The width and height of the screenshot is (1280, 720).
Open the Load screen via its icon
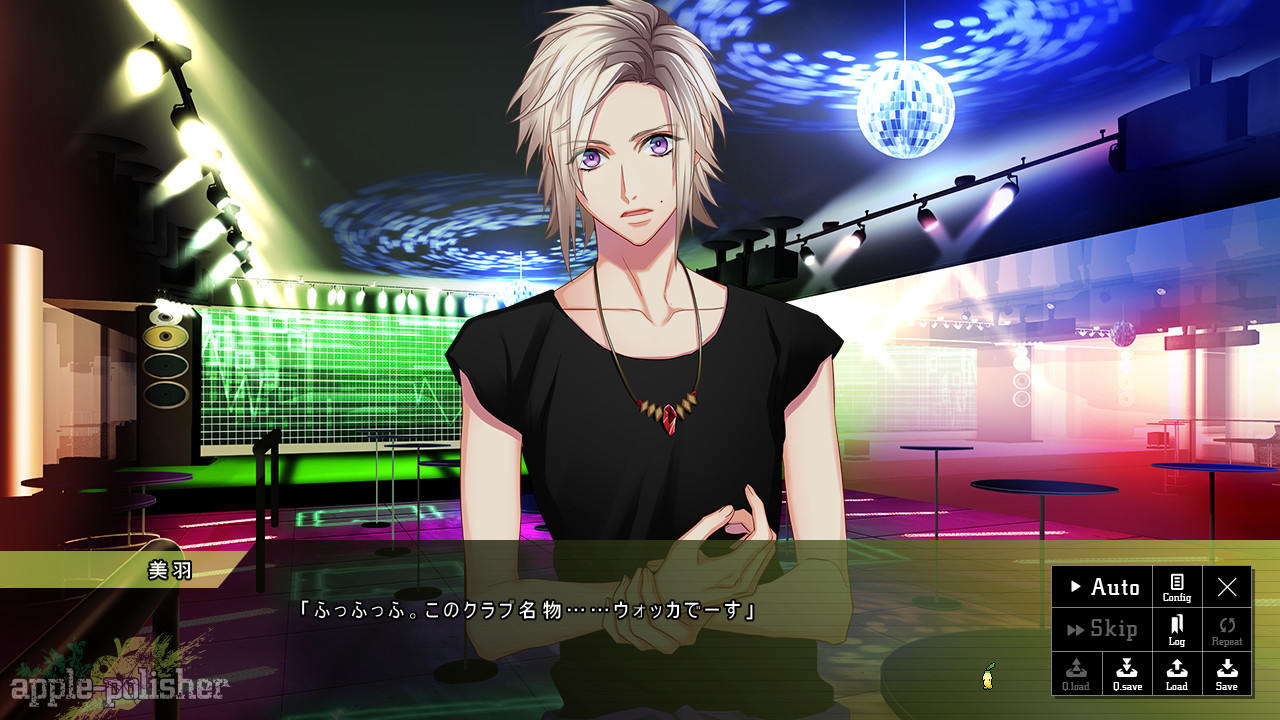[x=1176, y=673]
